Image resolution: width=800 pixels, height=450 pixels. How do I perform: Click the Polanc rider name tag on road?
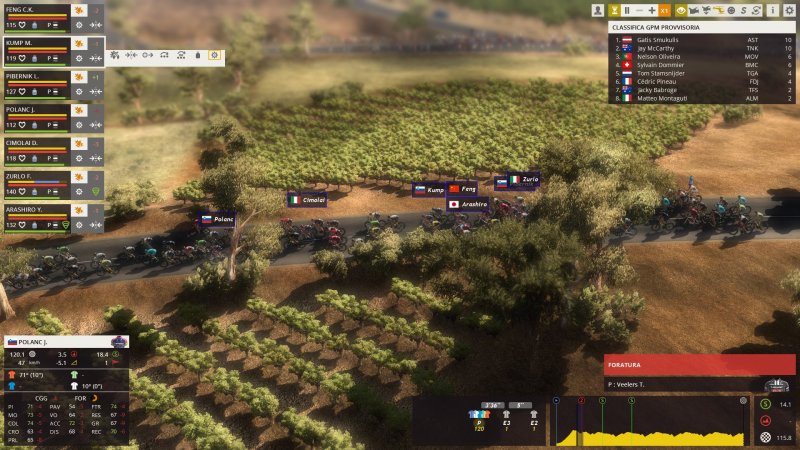[217, 219]
